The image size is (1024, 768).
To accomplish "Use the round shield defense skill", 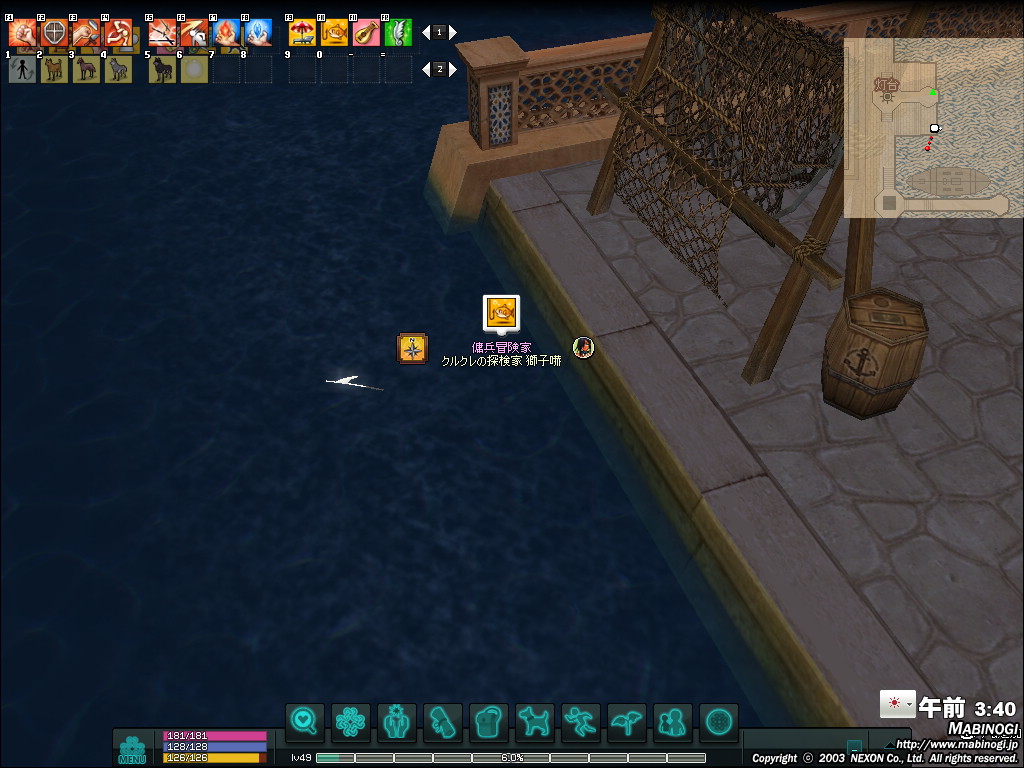I will pyautogui.click(x=54, y=33).
